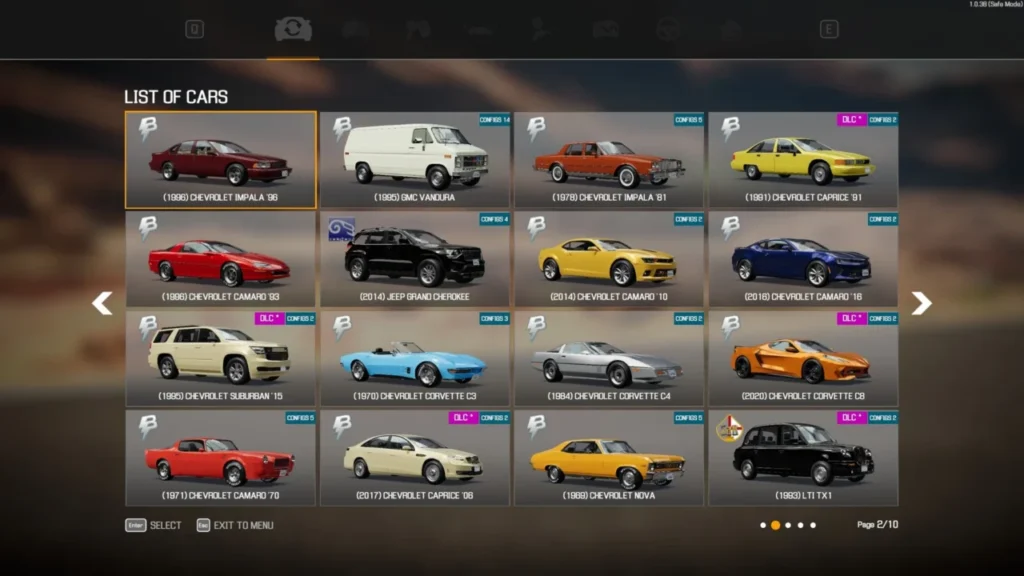Go to the next page of cars

[x=921, y=303]
